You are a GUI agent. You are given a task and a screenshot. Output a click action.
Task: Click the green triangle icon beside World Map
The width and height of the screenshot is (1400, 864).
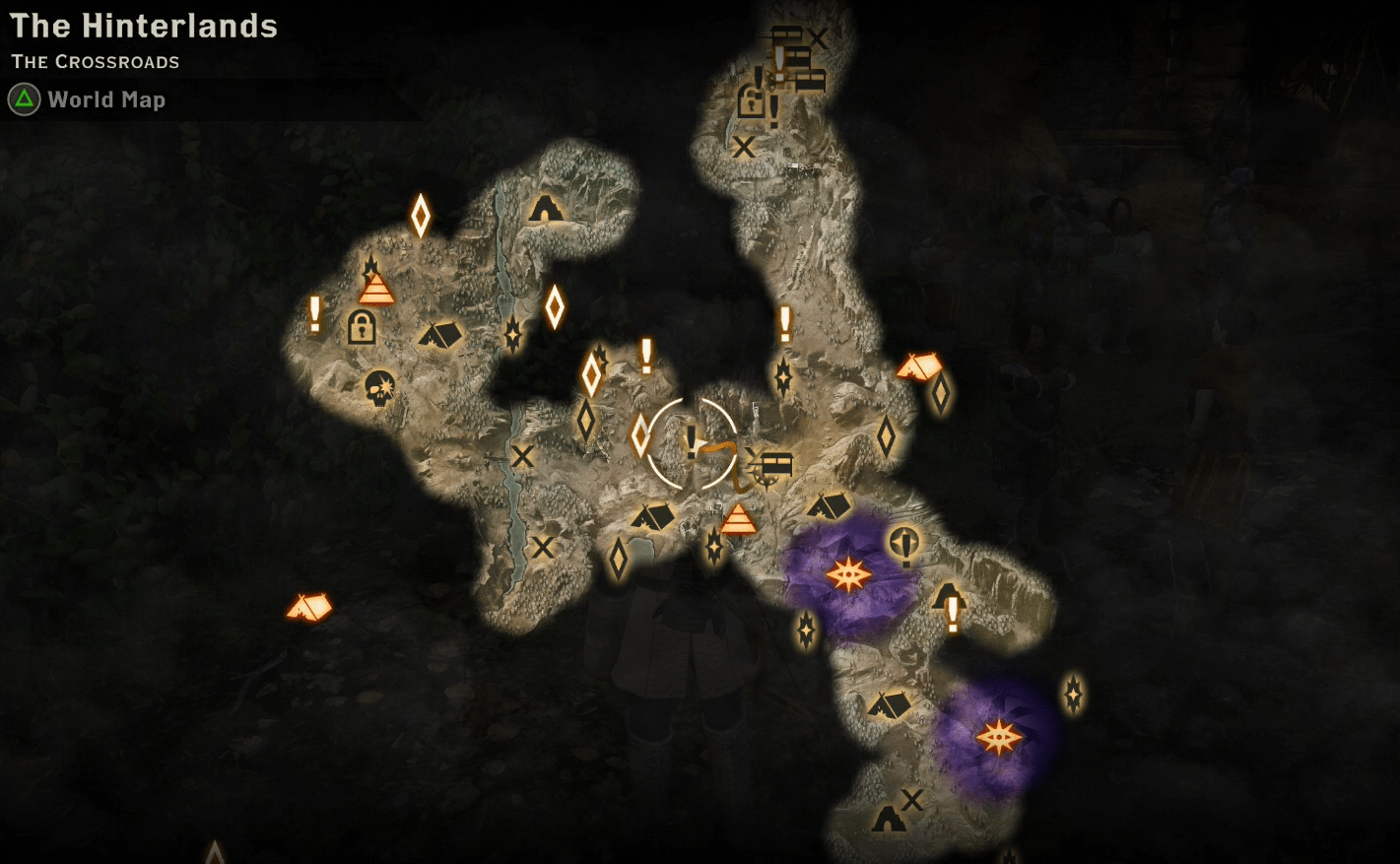click(24, 99)
